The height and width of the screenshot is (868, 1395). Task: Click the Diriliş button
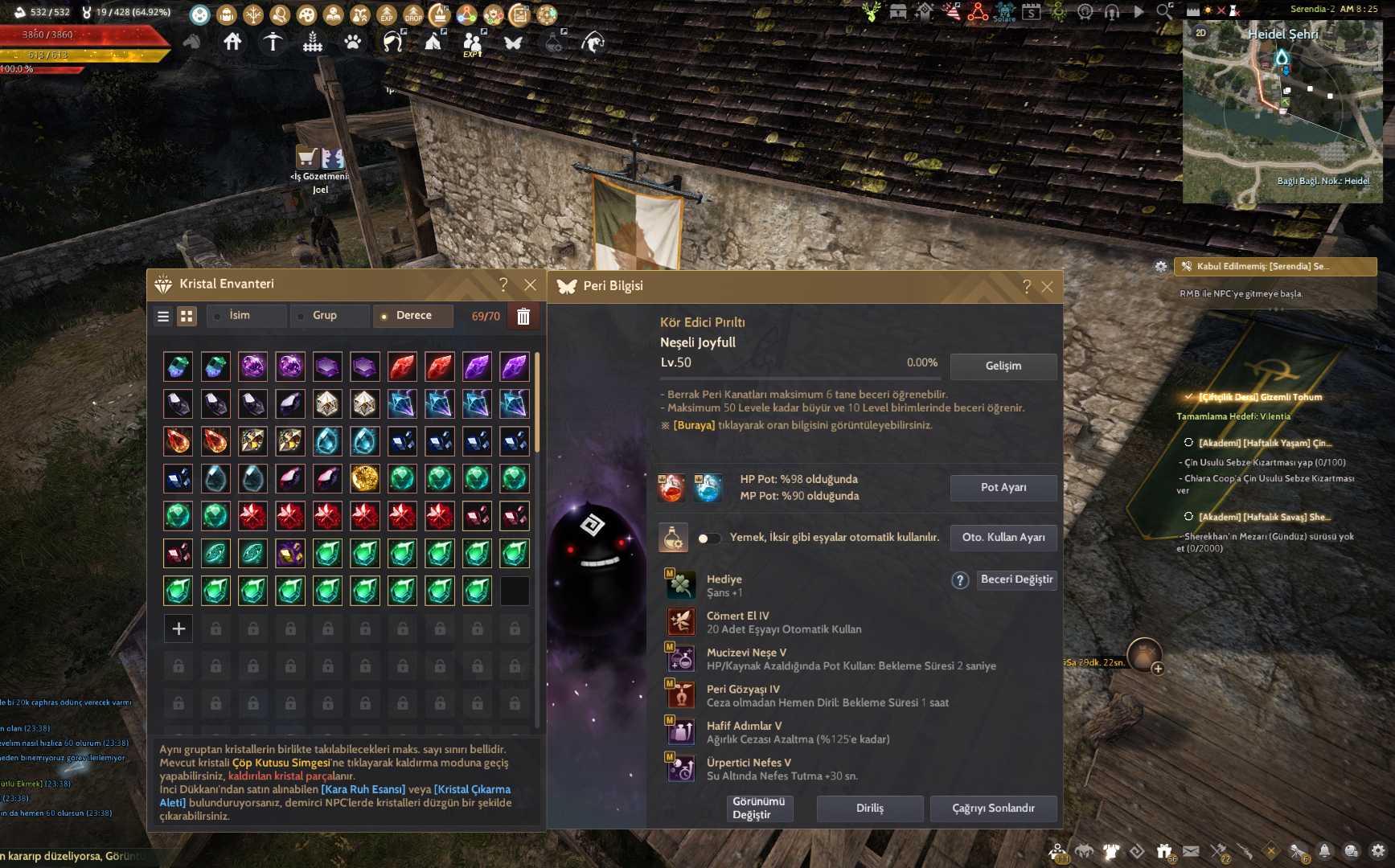[869, 809]
